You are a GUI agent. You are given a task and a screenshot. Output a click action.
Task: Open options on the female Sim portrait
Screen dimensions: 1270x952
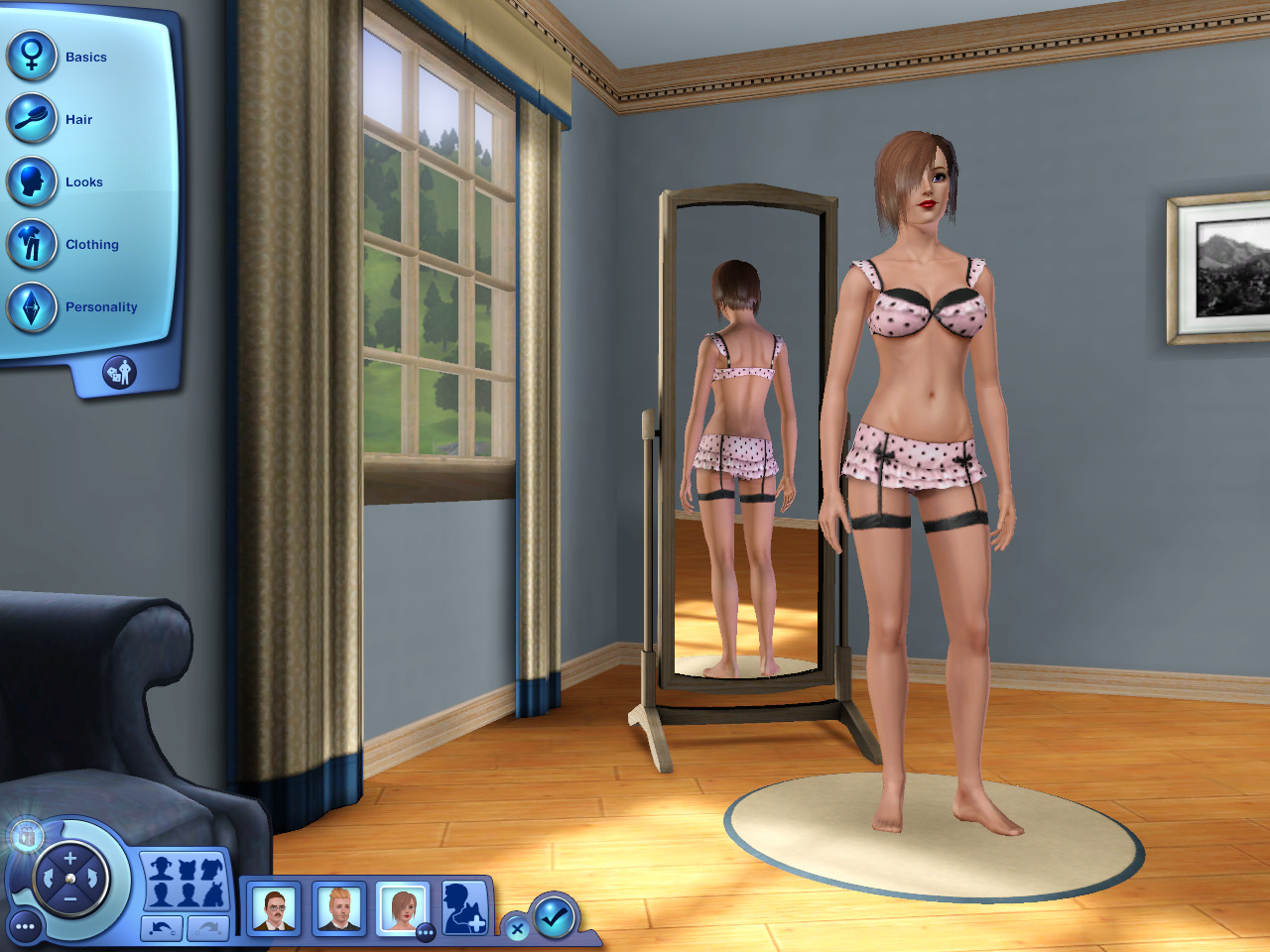tap(426, 932)
